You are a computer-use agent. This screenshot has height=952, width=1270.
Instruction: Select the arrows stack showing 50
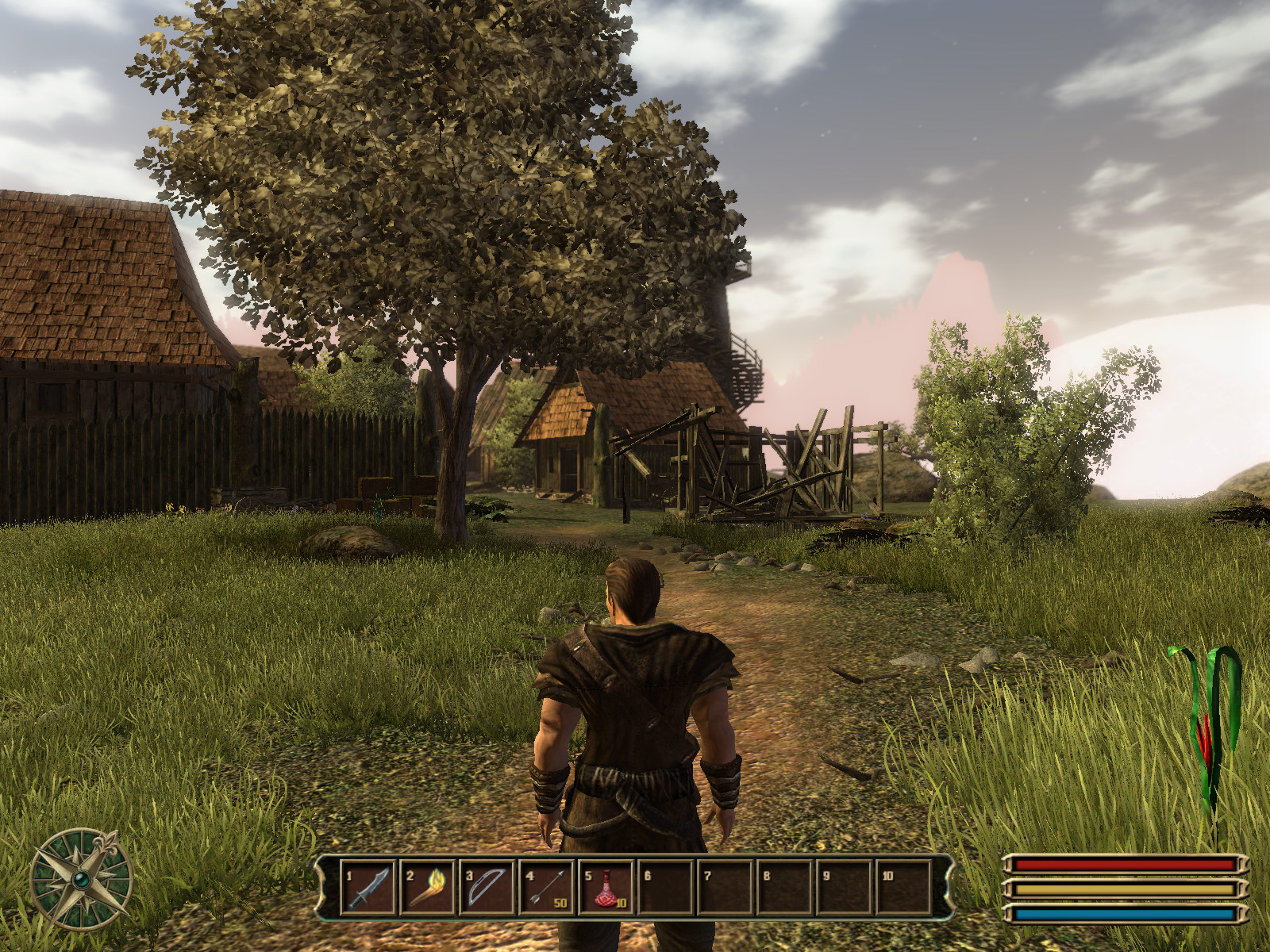click(x=546, y=886)
